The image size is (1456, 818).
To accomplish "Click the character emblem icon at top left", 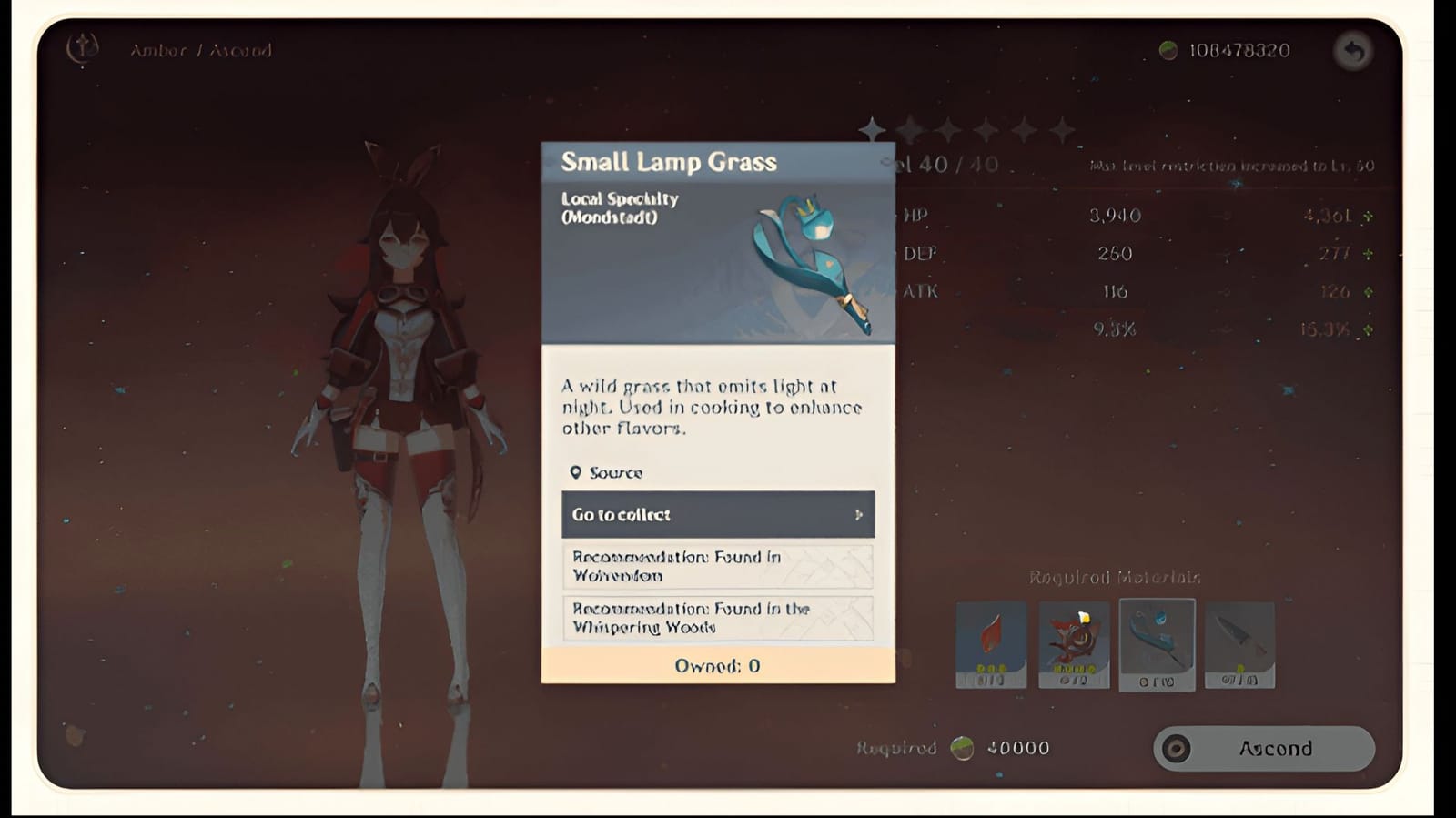I will tap(80, 49).
